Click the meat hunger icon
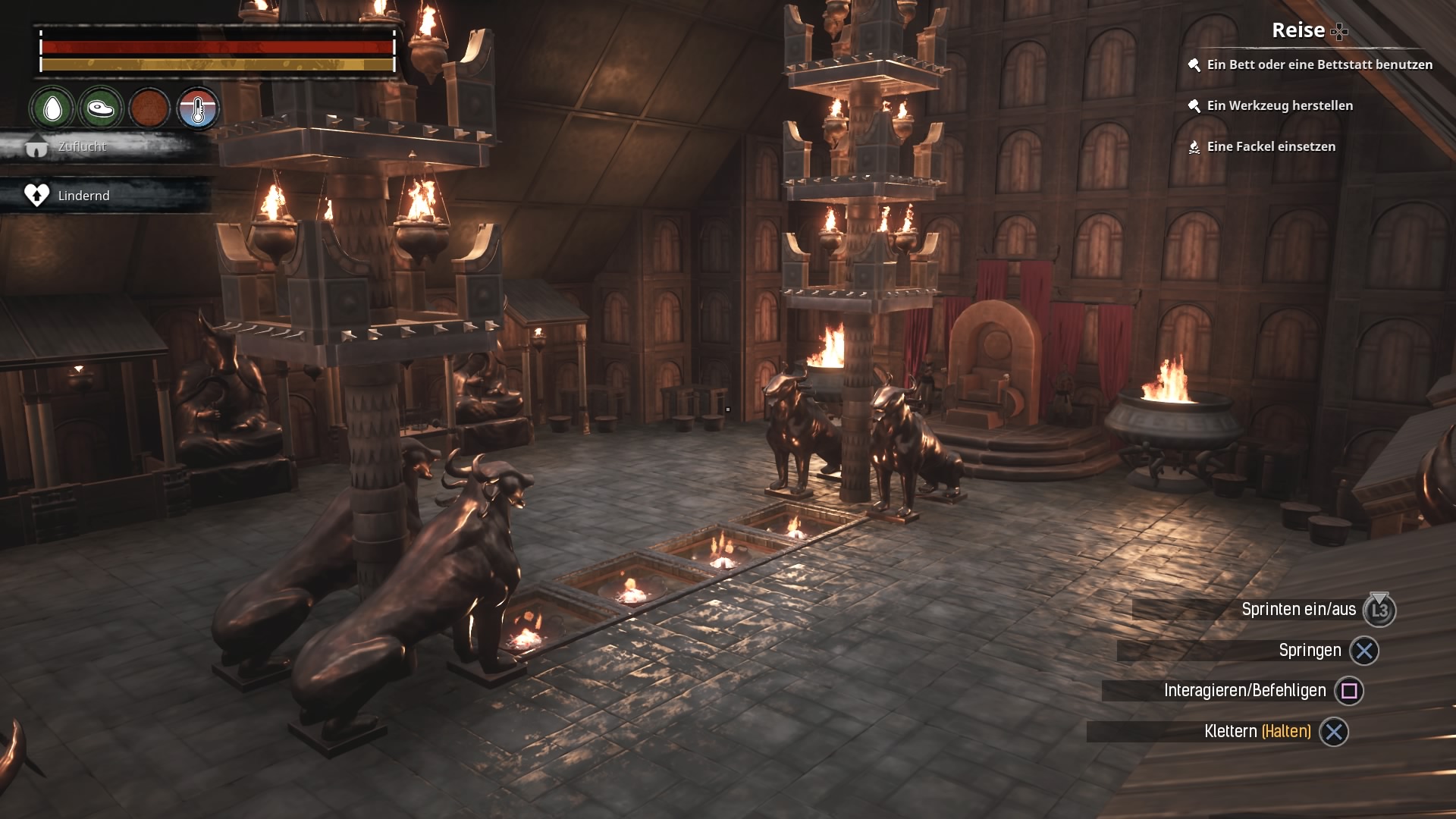The height and width of the screenshot is (819, 1456). pos(100,109)
